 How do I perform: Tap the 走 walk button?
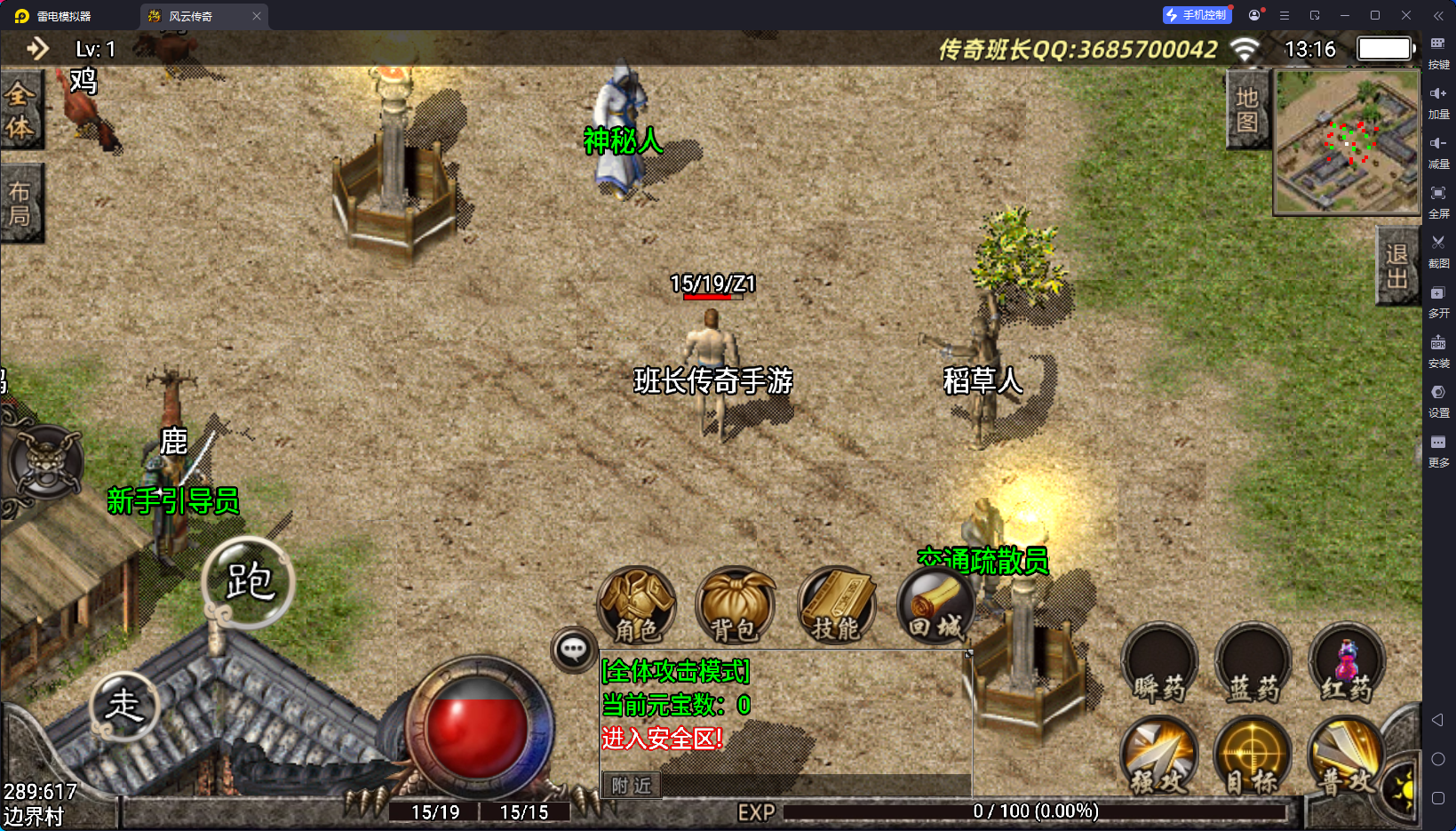tap(124, 706)
